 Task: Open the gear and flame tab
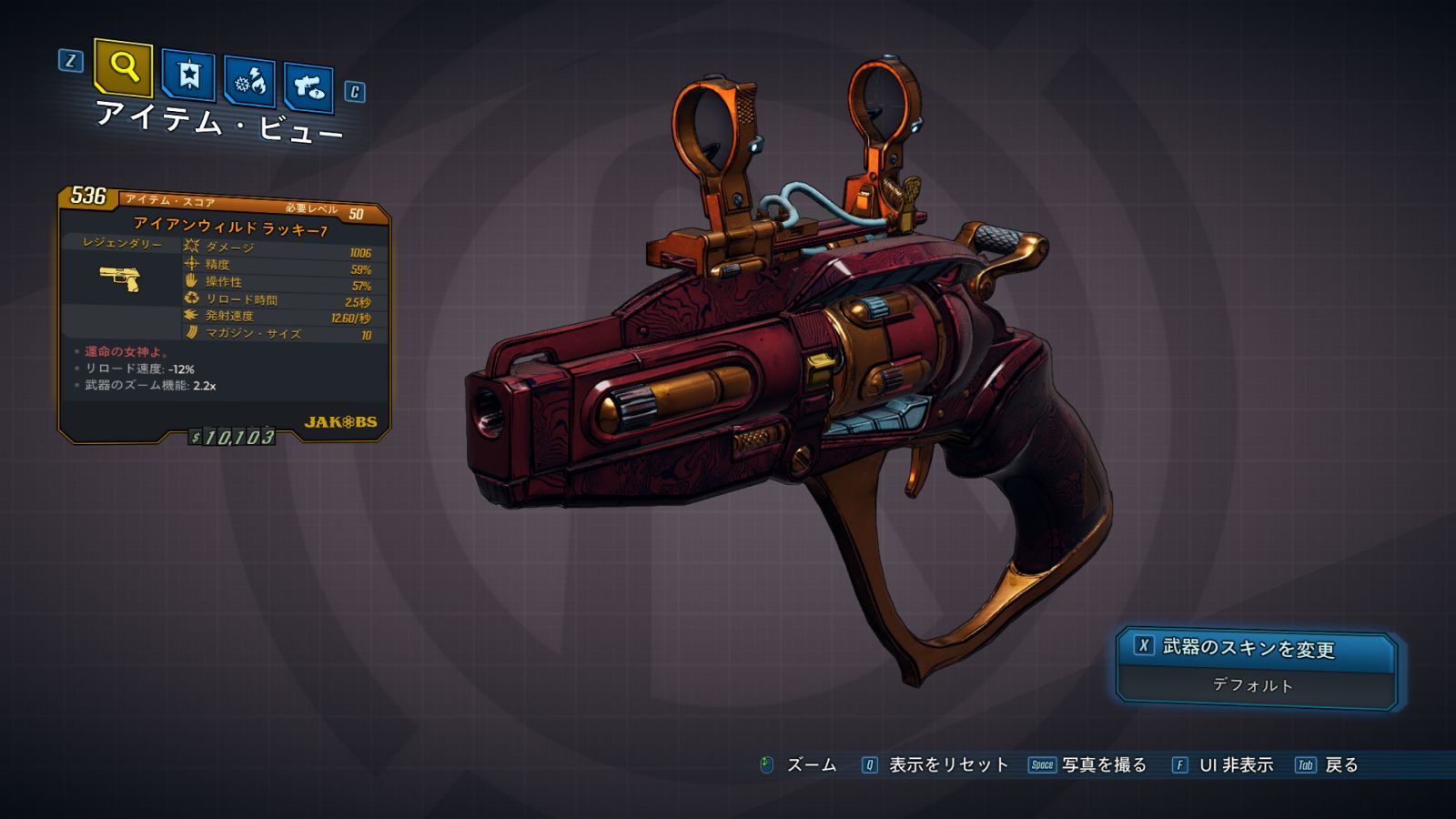click(249, 82)
